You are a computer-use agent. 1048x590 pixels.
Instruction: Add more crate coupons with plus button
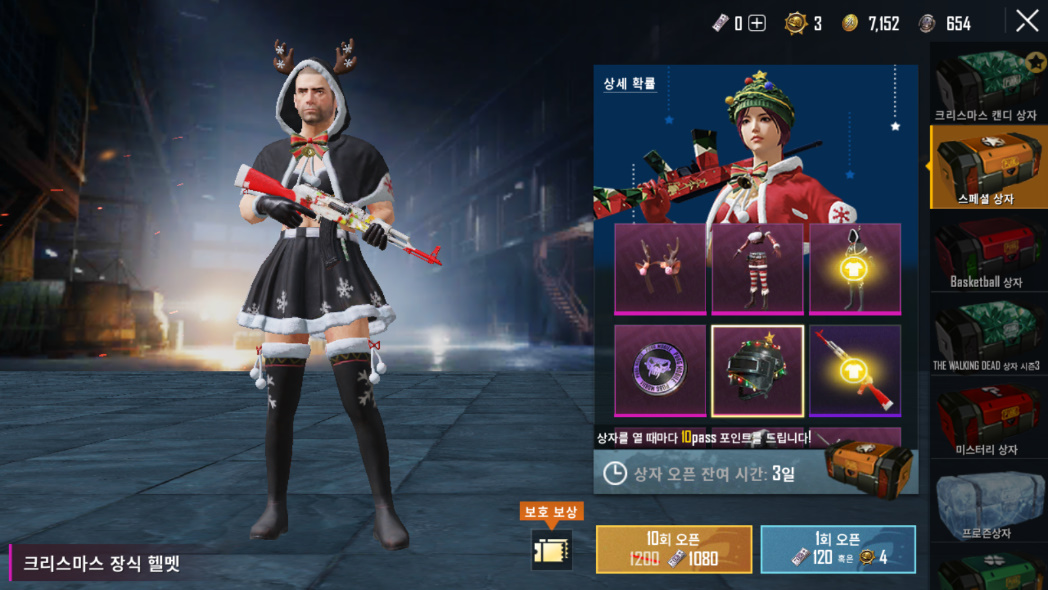[x=757, y=23]
